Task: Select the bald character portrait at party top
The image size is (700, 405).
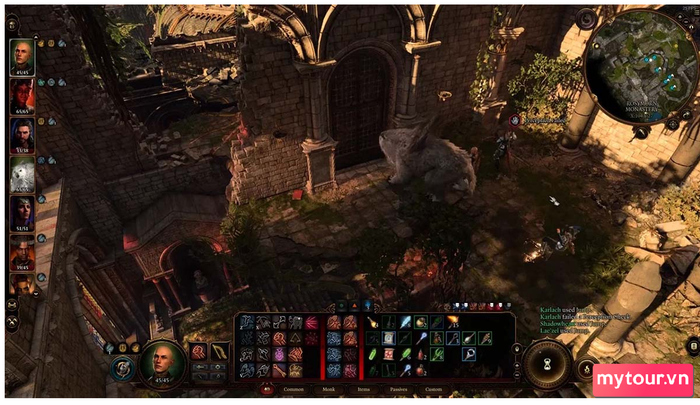Action: coord(21,57)
